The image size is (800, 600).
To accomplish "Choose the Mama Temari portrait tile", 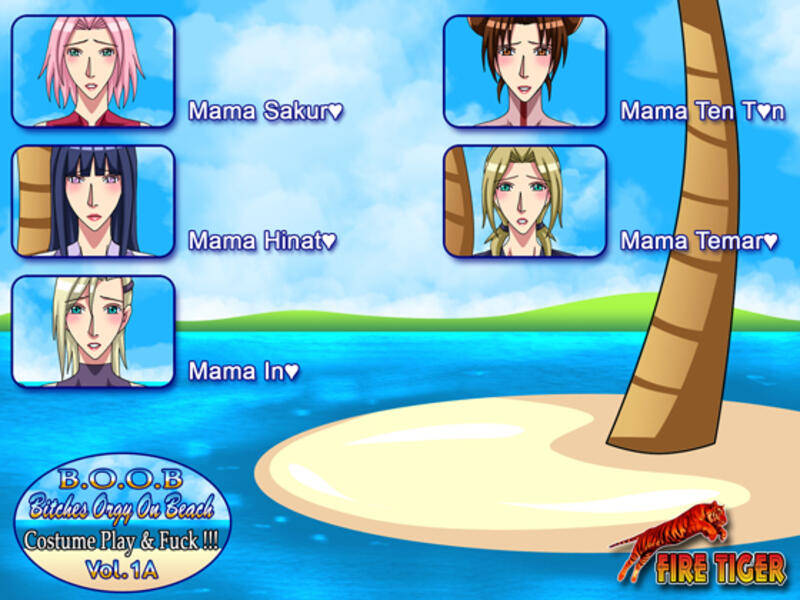I will point(525,201).
